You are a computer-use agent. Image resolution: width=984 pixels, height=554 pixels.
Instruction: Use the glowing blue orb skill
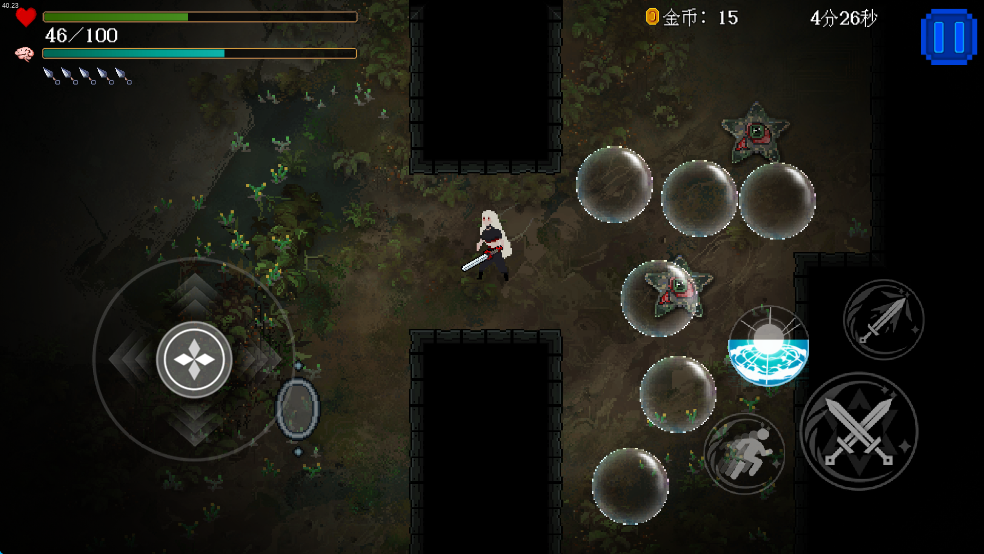768,346
